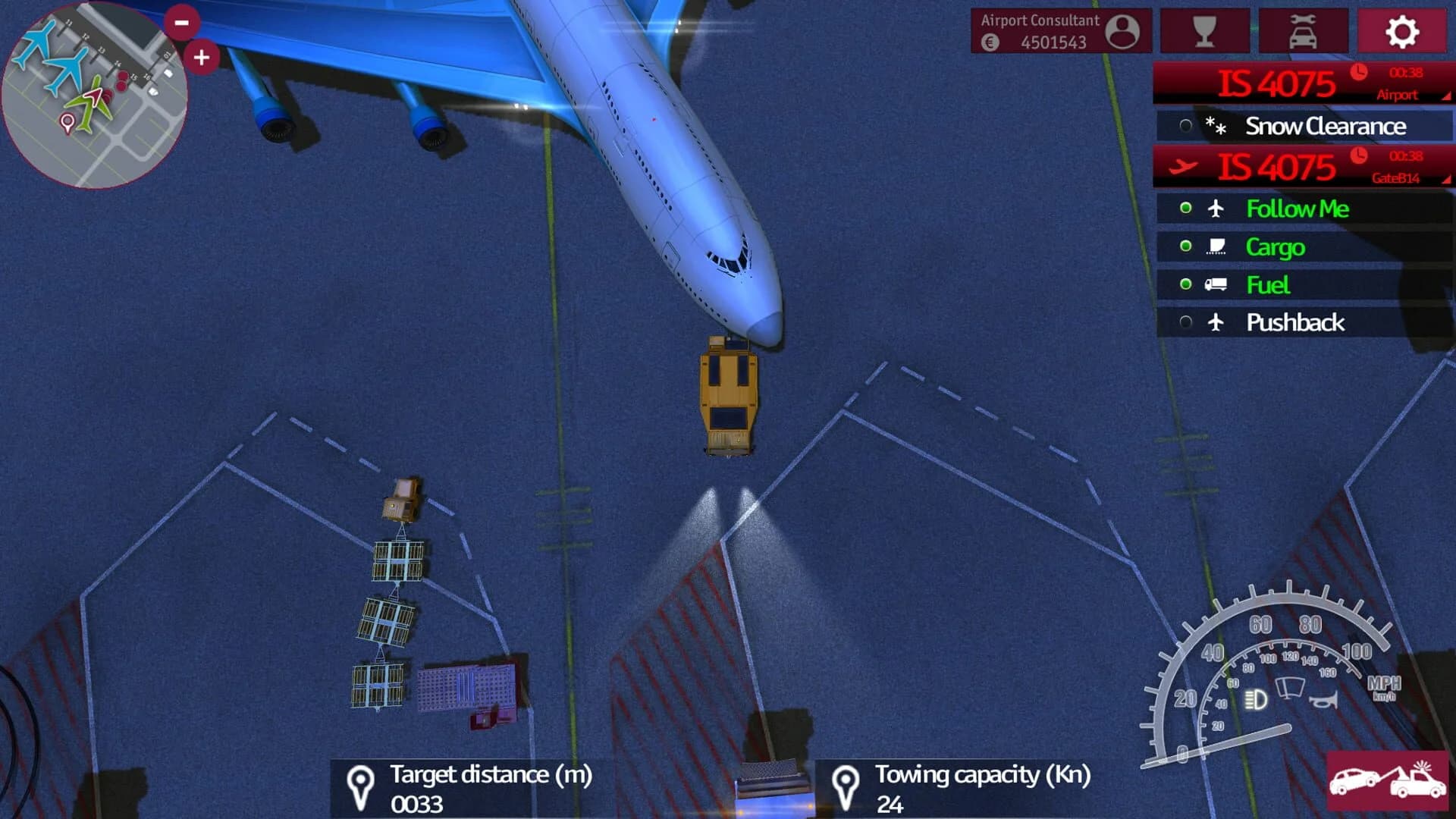Select the vehicle repair icon
This screenshot has height=819, width=1456.
(1303, 31)
